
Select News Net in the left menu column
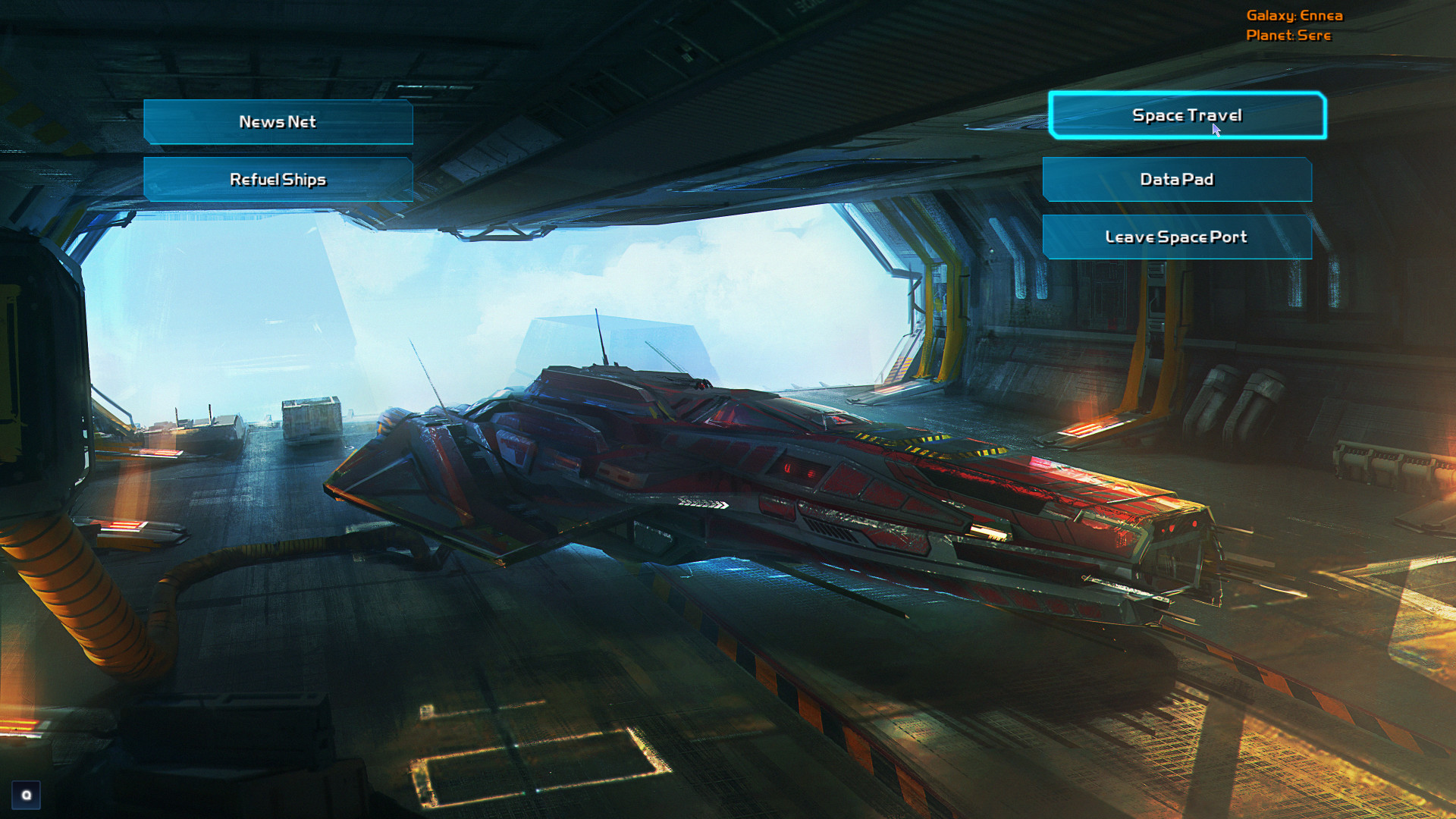(278, 121)
